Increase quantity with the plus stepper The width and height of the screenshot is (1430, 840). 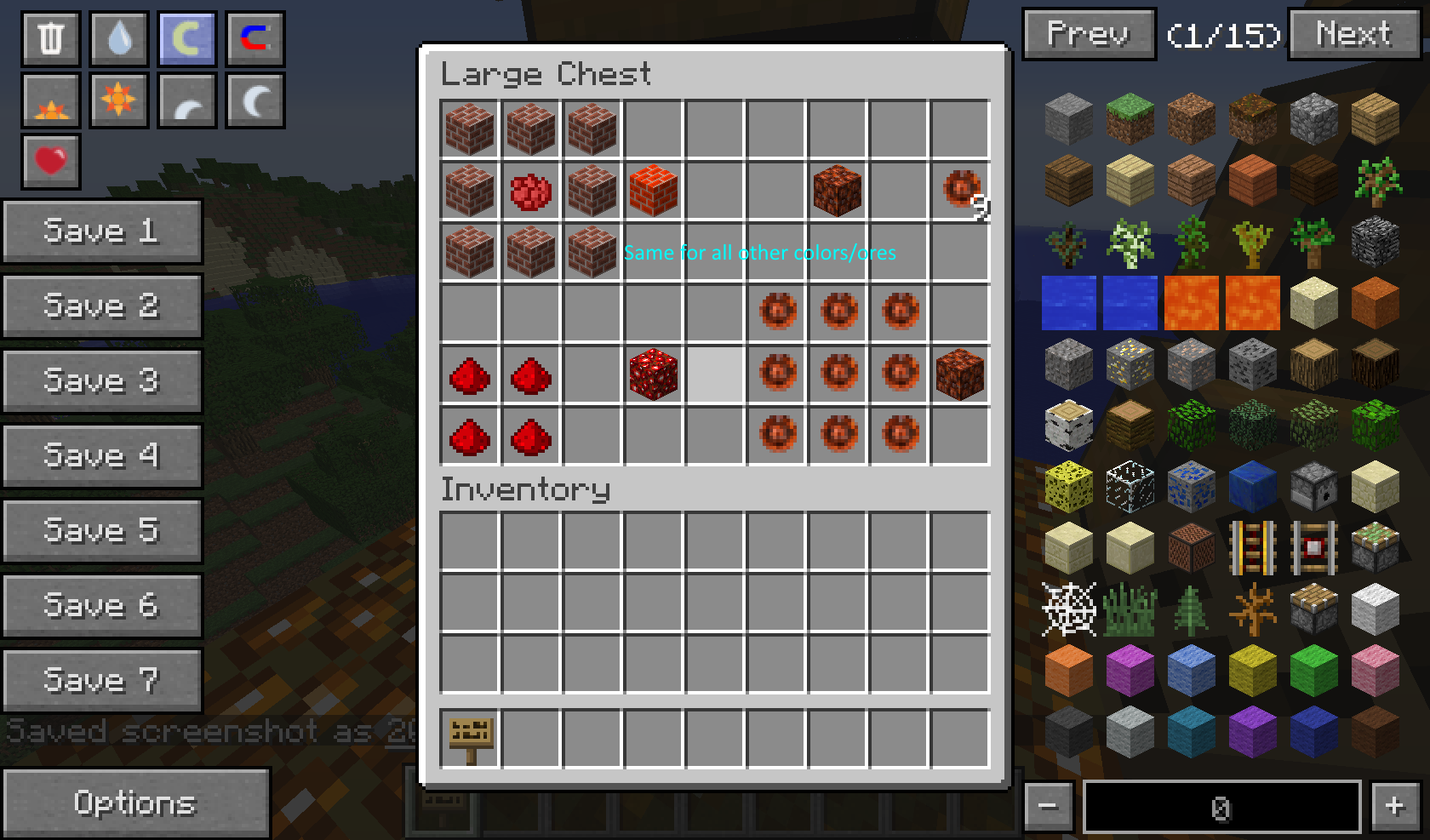click(x=1395, y=804)
